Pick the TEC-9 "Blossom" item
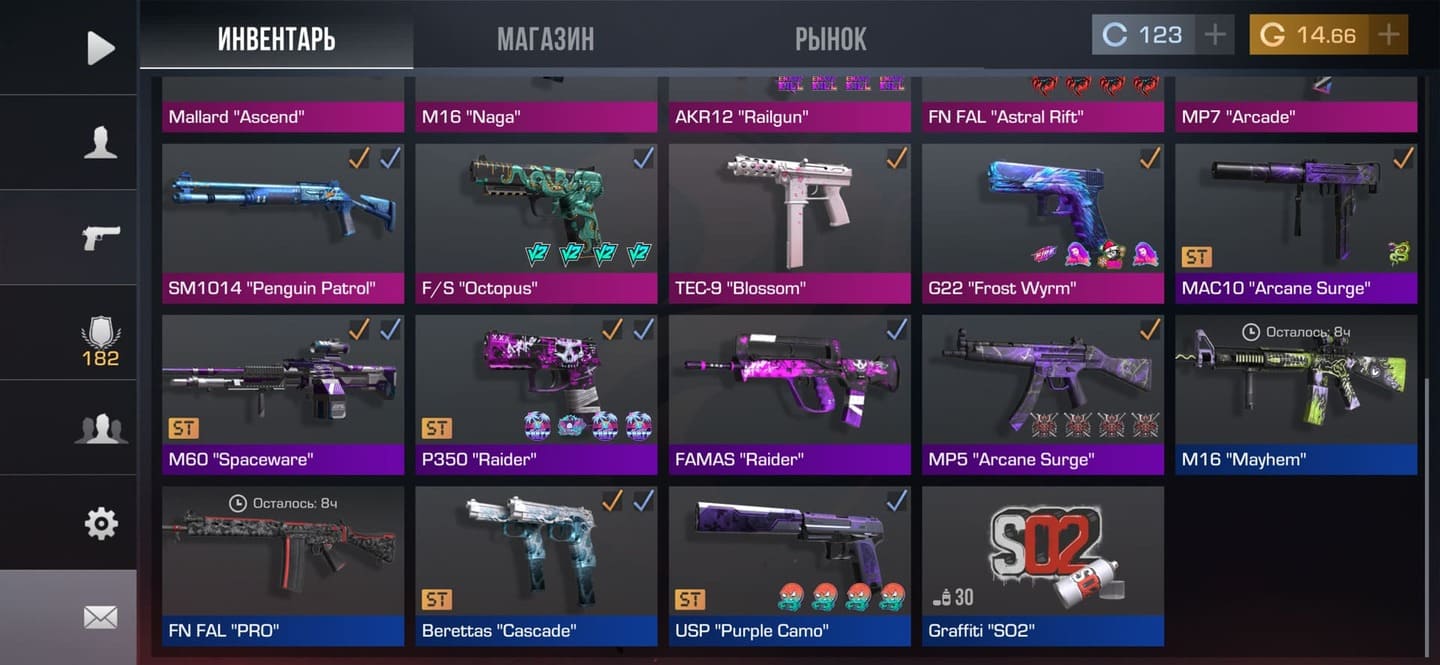Screen dimensions: 1440x665 tap(789, 222)
